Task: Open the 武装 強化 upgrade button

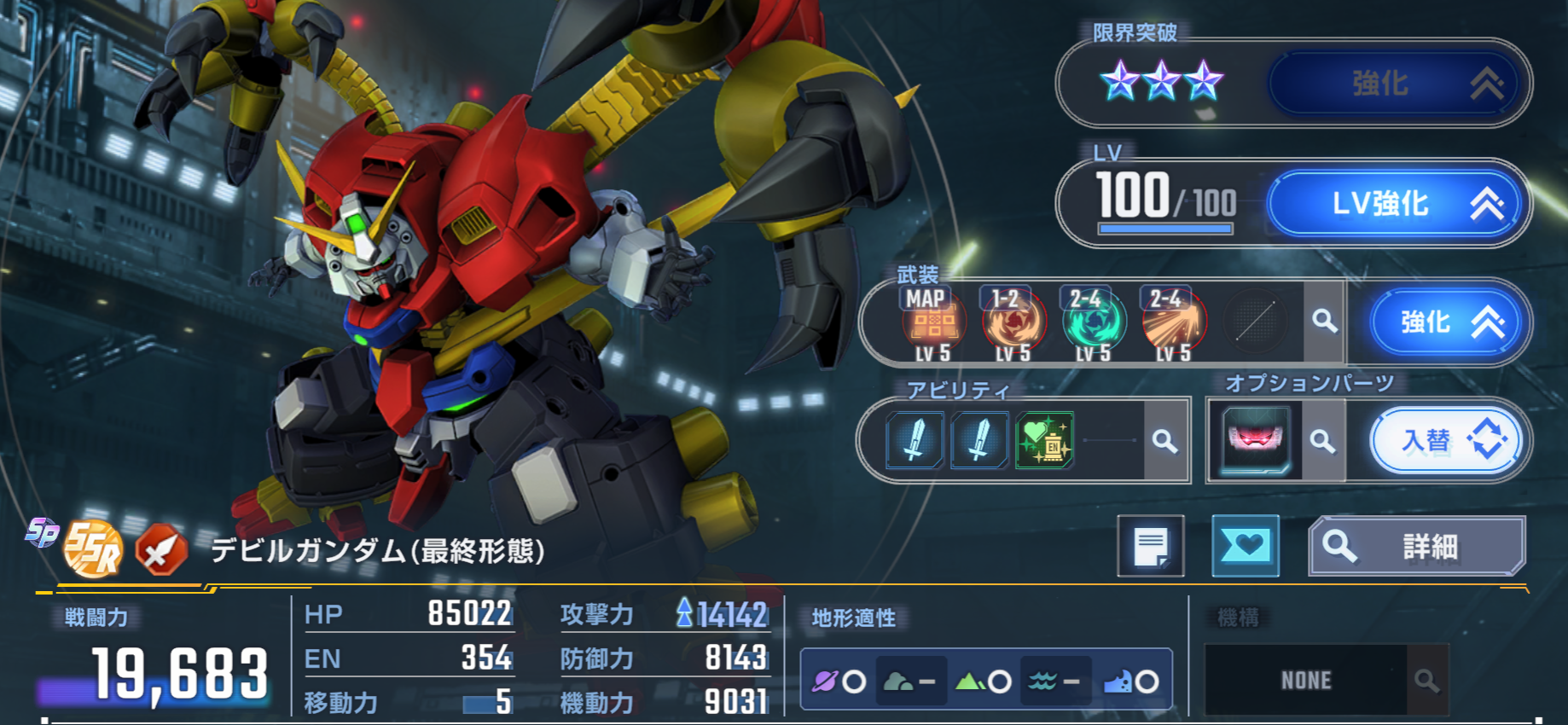Action: click(1445, 322)
